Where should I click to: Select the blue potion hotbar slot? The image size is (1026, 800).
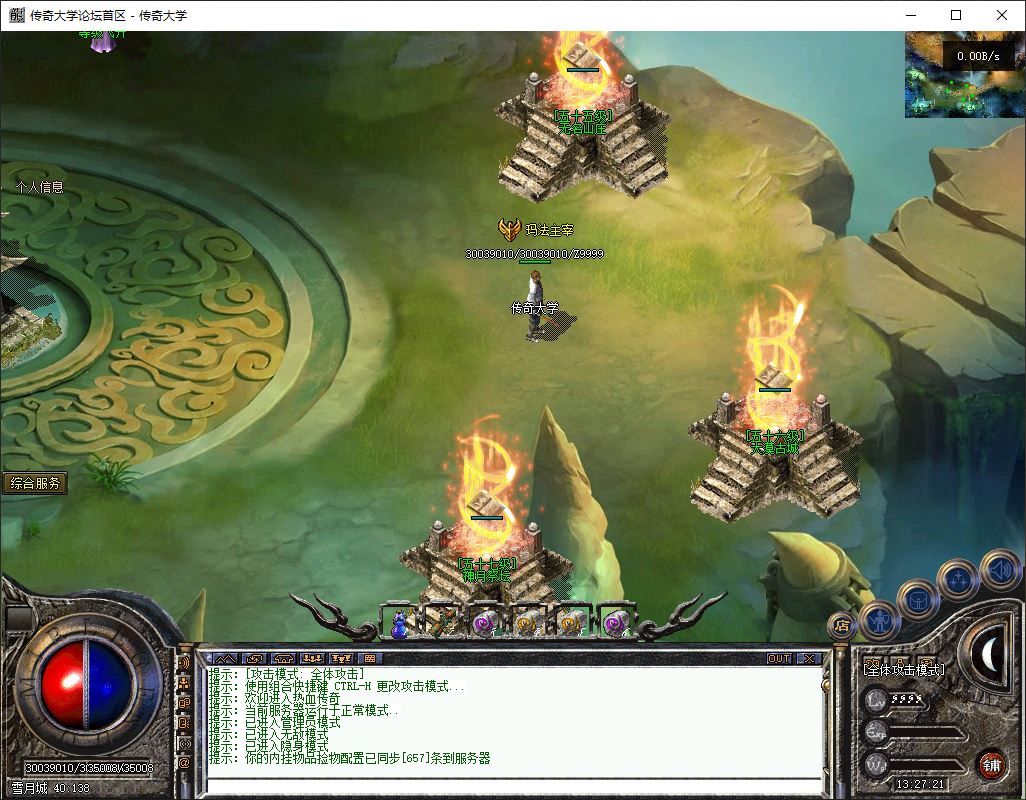pos(399,622)
